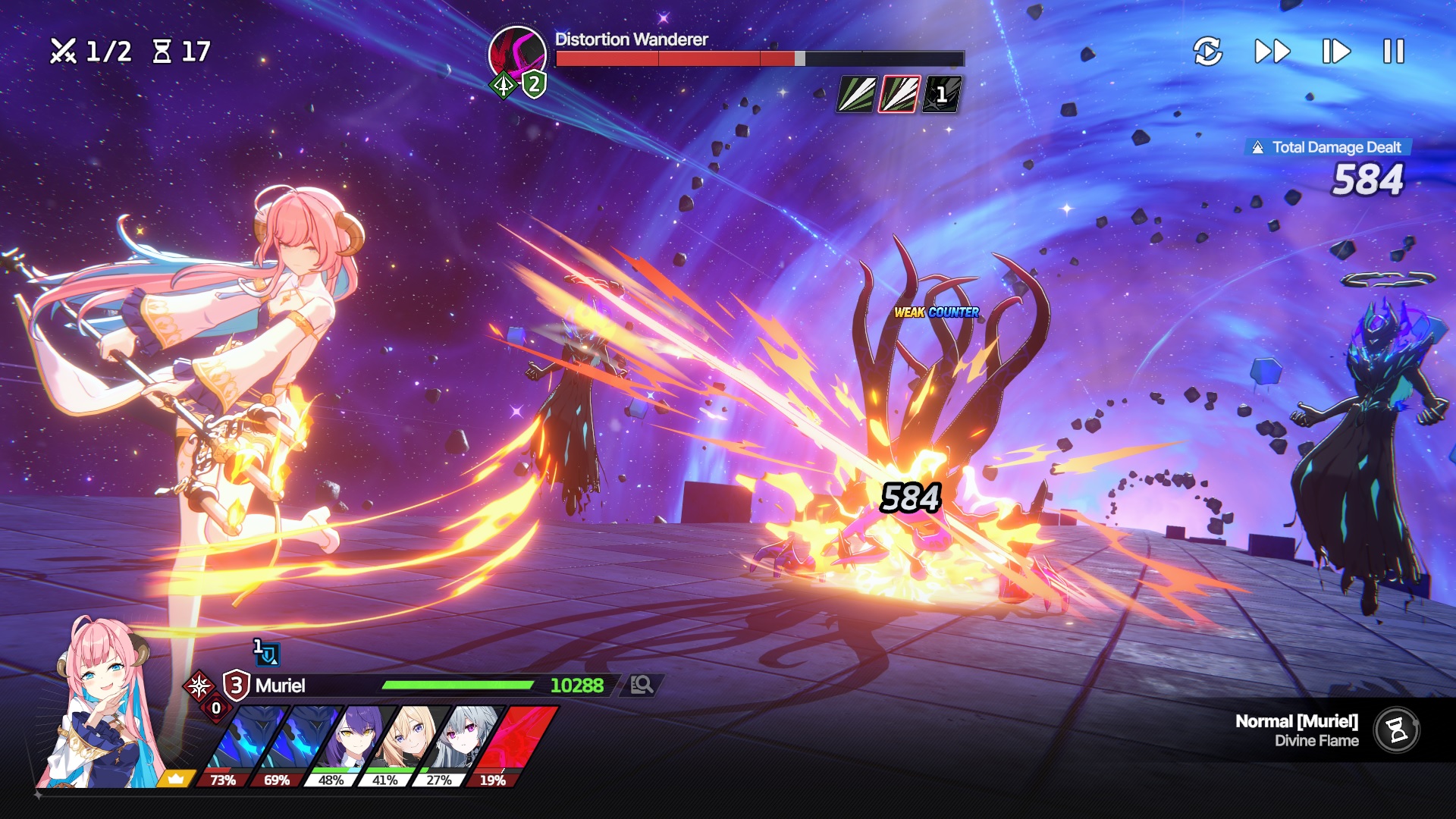
Task: Toggle the fast-forward battle speed
Action: [1272, 52]
